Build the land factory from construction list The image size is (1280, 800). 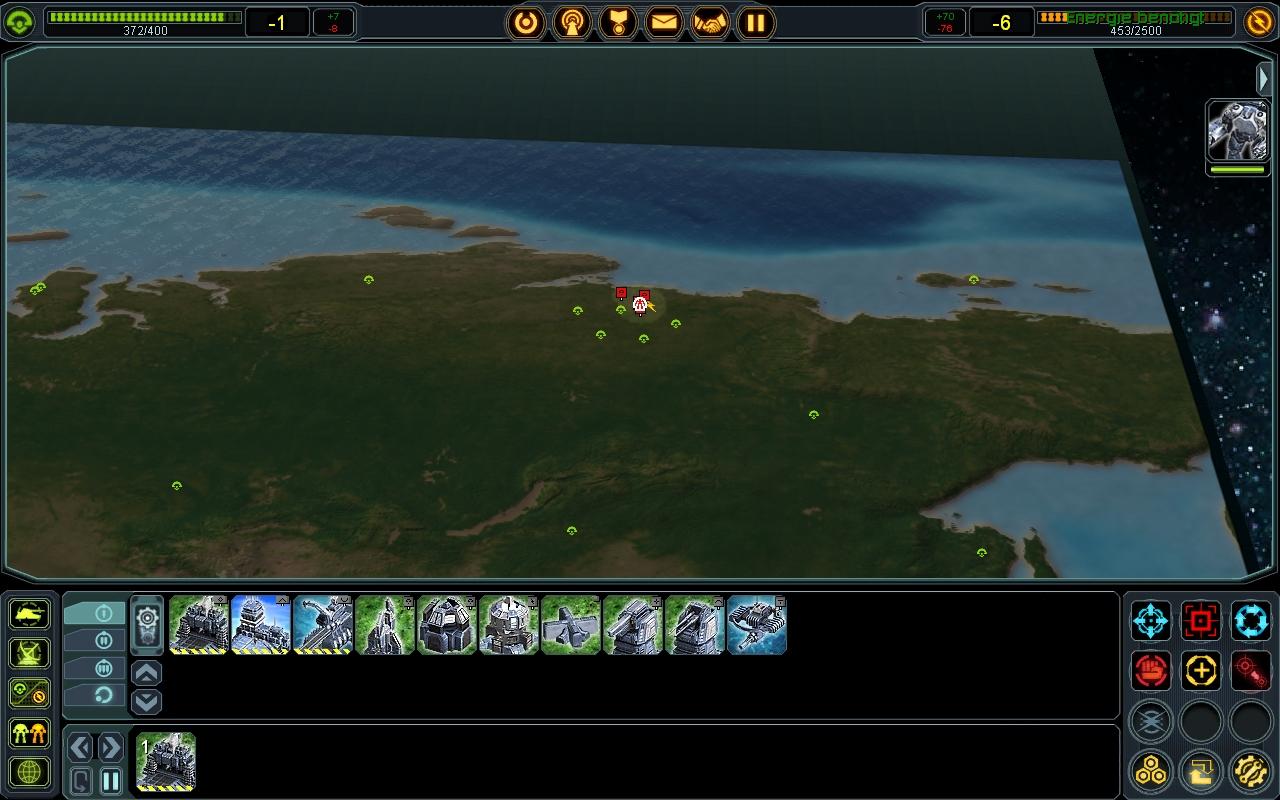(x=198, y=625)
